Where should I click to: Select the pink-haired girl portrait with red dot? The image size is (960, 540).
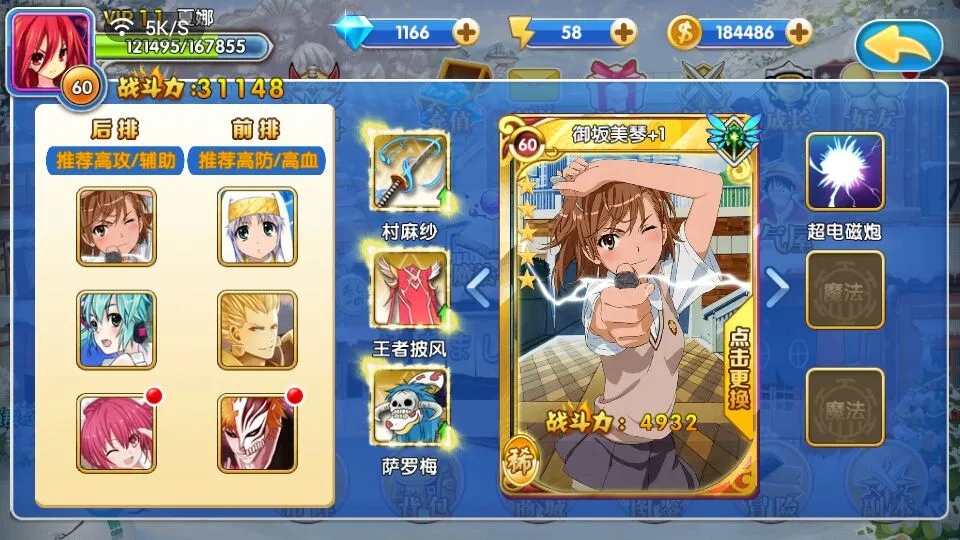tap(116, 432)
